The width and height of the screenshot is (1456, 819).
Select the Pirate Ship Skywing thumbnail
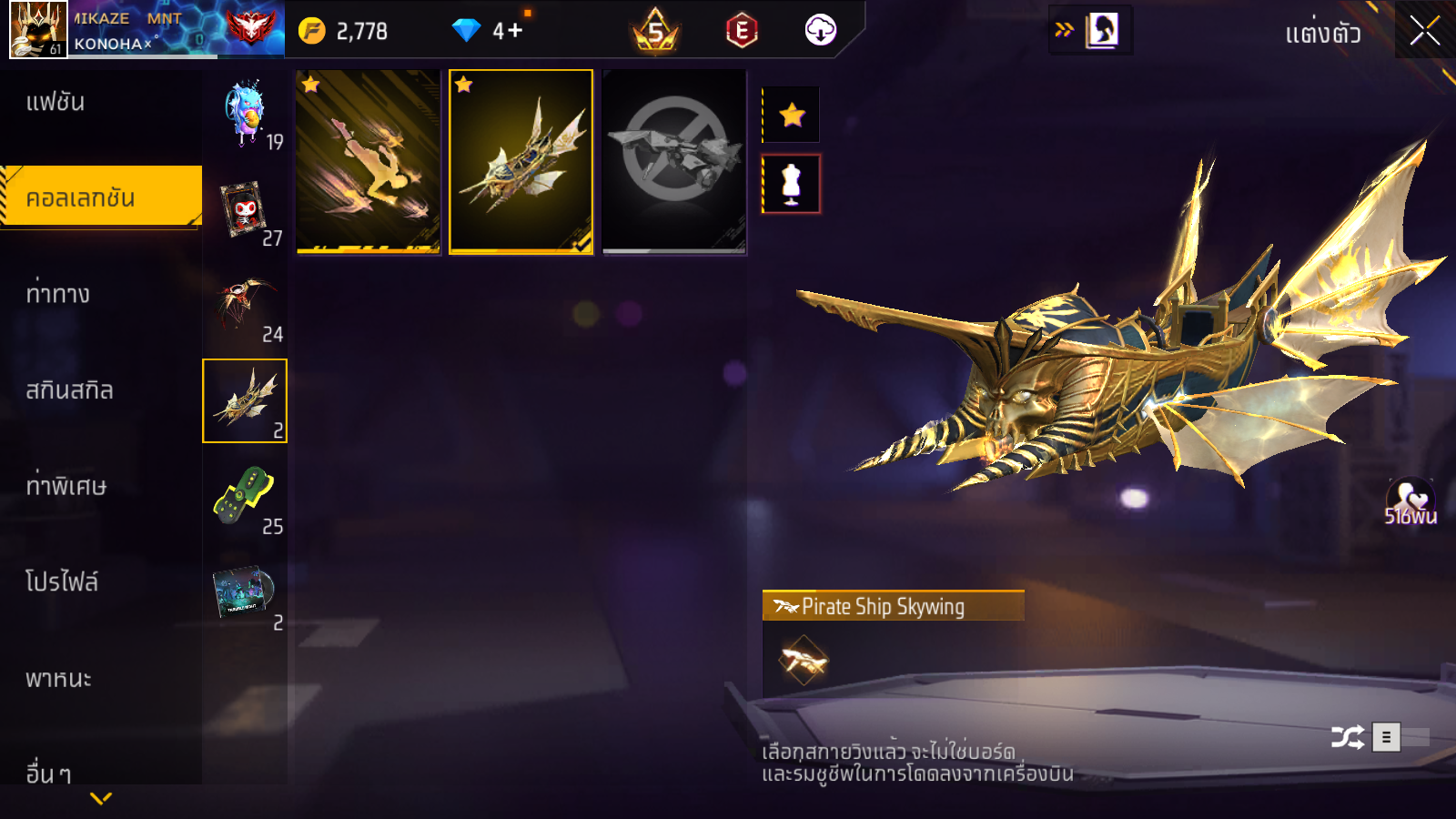pos(521,162)
